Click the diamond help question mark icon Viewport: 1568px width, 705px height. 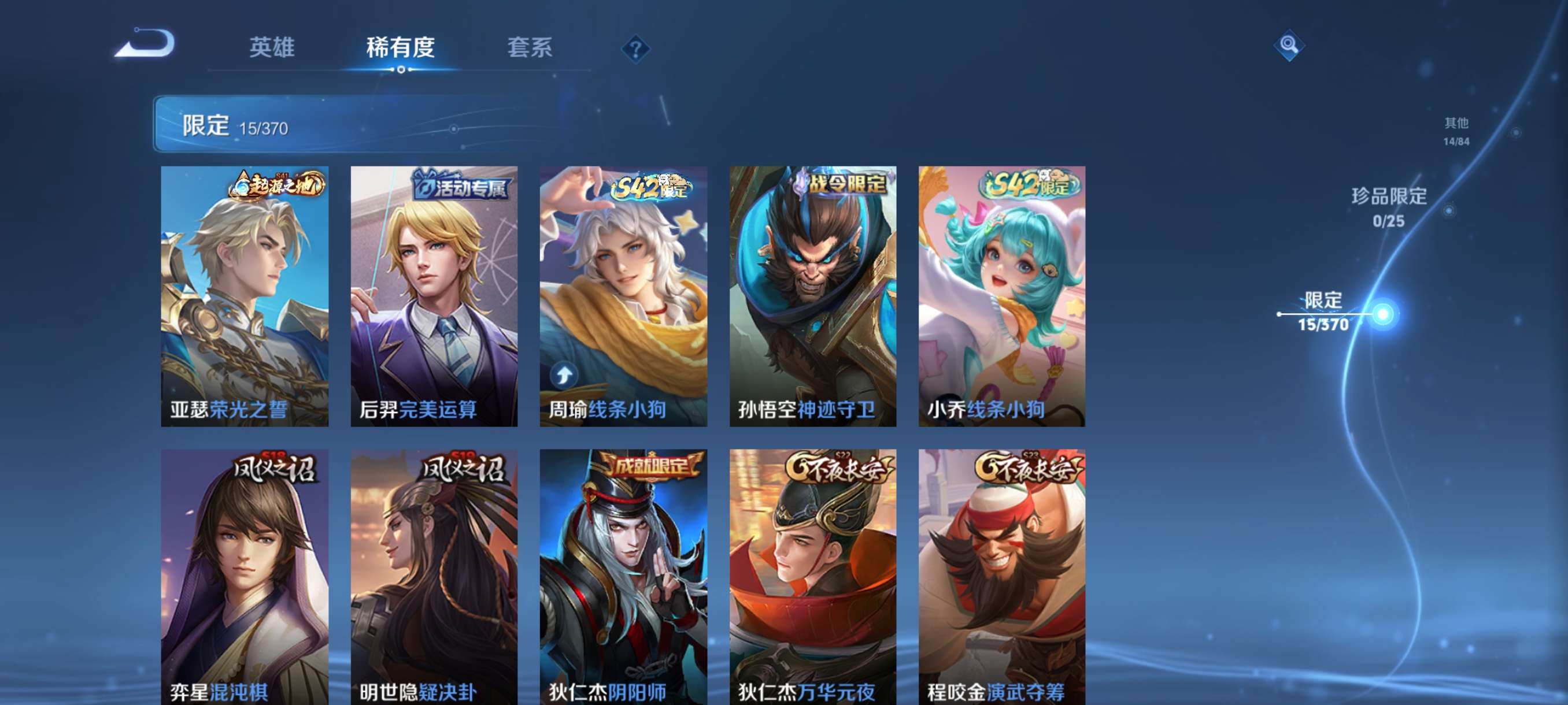[x=635, y=50]
